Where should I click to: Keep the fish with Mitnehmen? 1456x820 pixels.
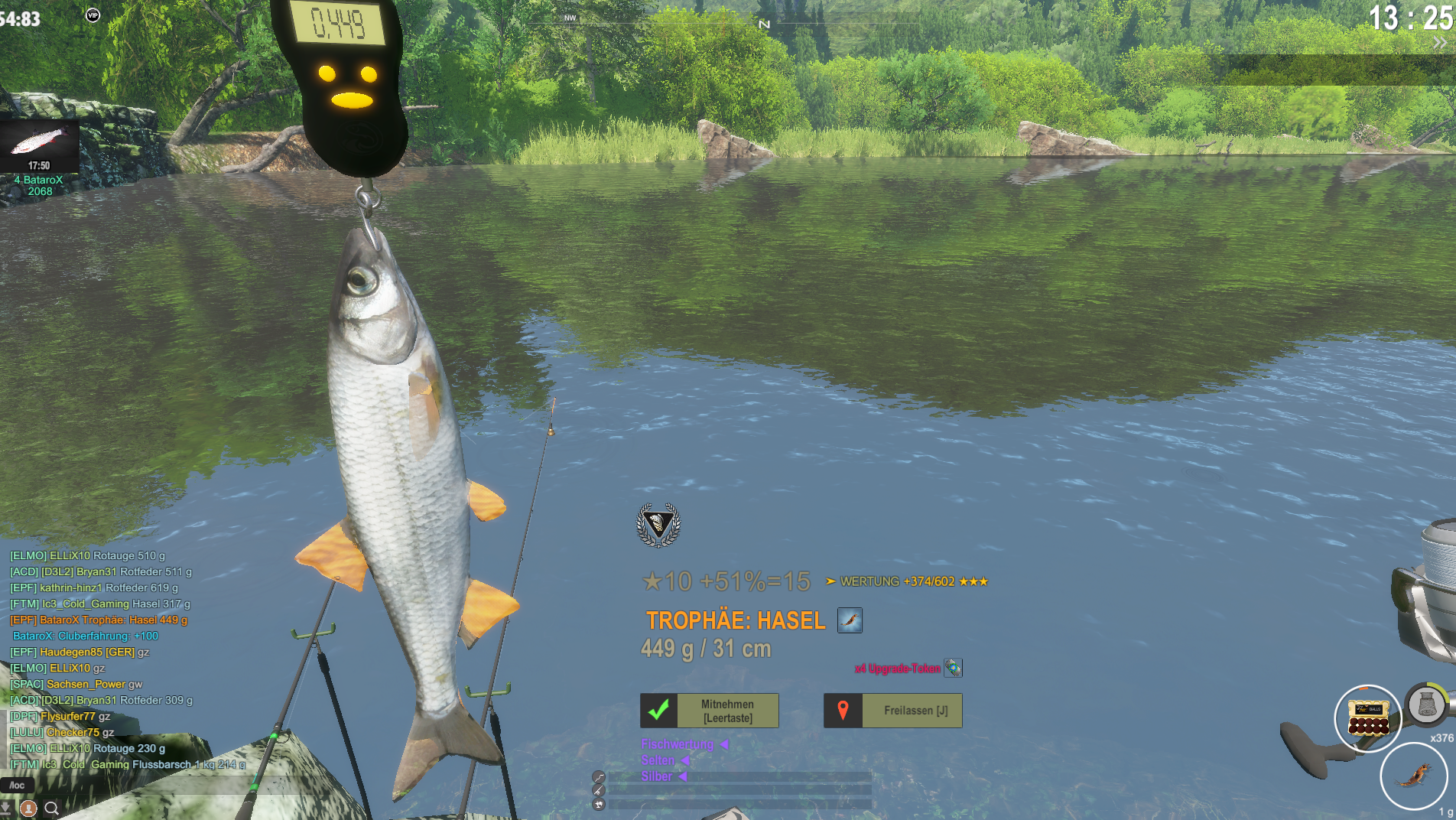(709, 711)
